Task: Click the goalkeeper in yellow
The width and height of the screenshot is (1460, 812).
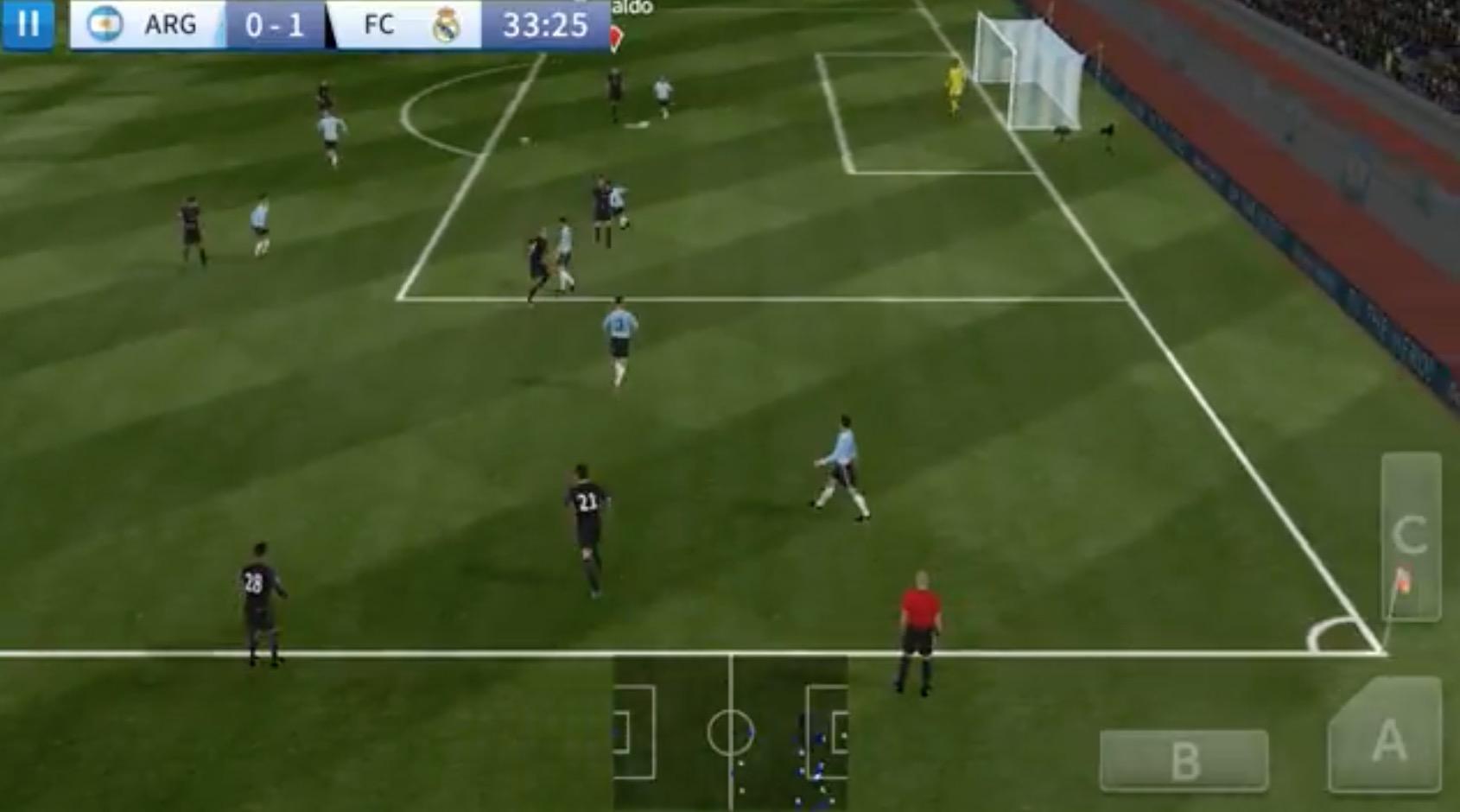Action: pyautogui.click(x=953, y=82)
